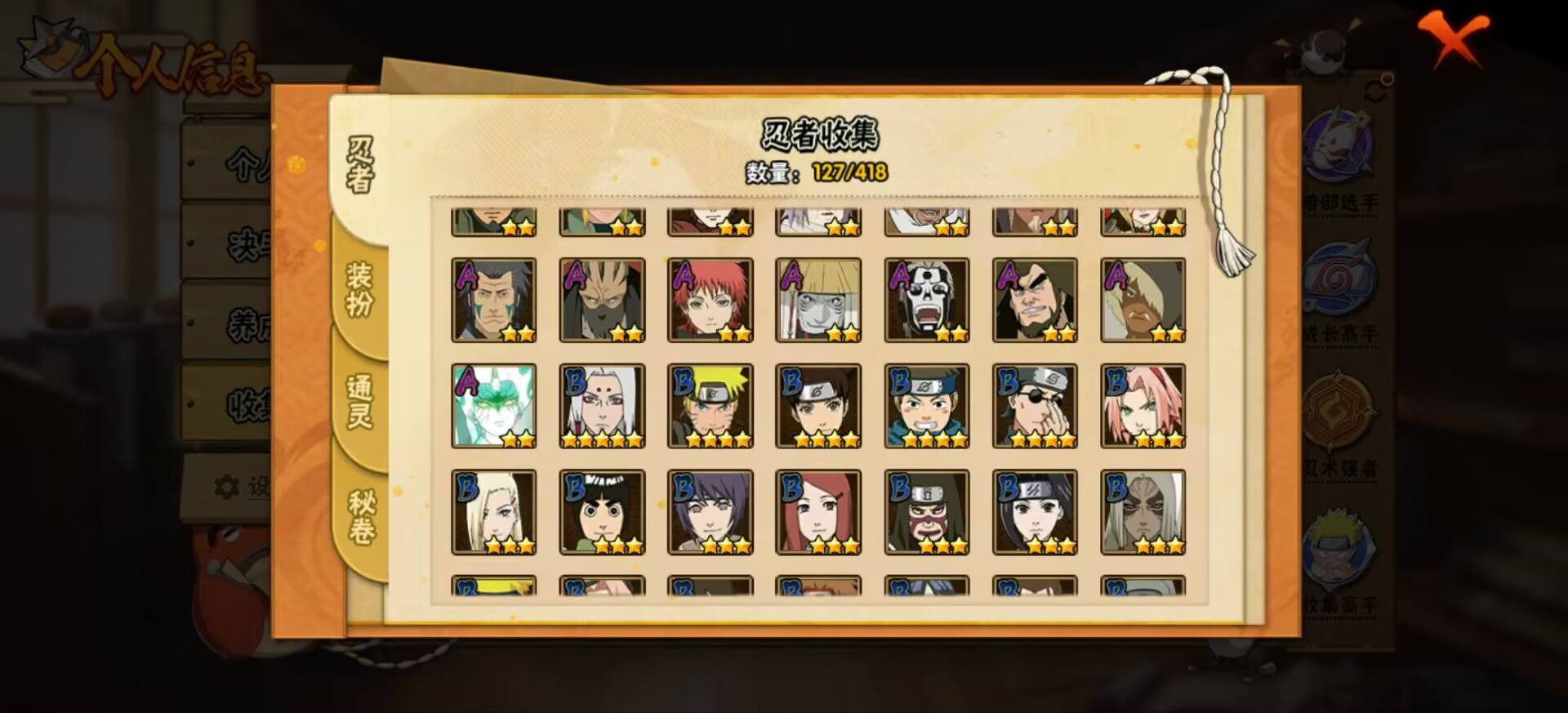Select Sakura's pink-haired B-rank portrait

[x=1140, y=406]
